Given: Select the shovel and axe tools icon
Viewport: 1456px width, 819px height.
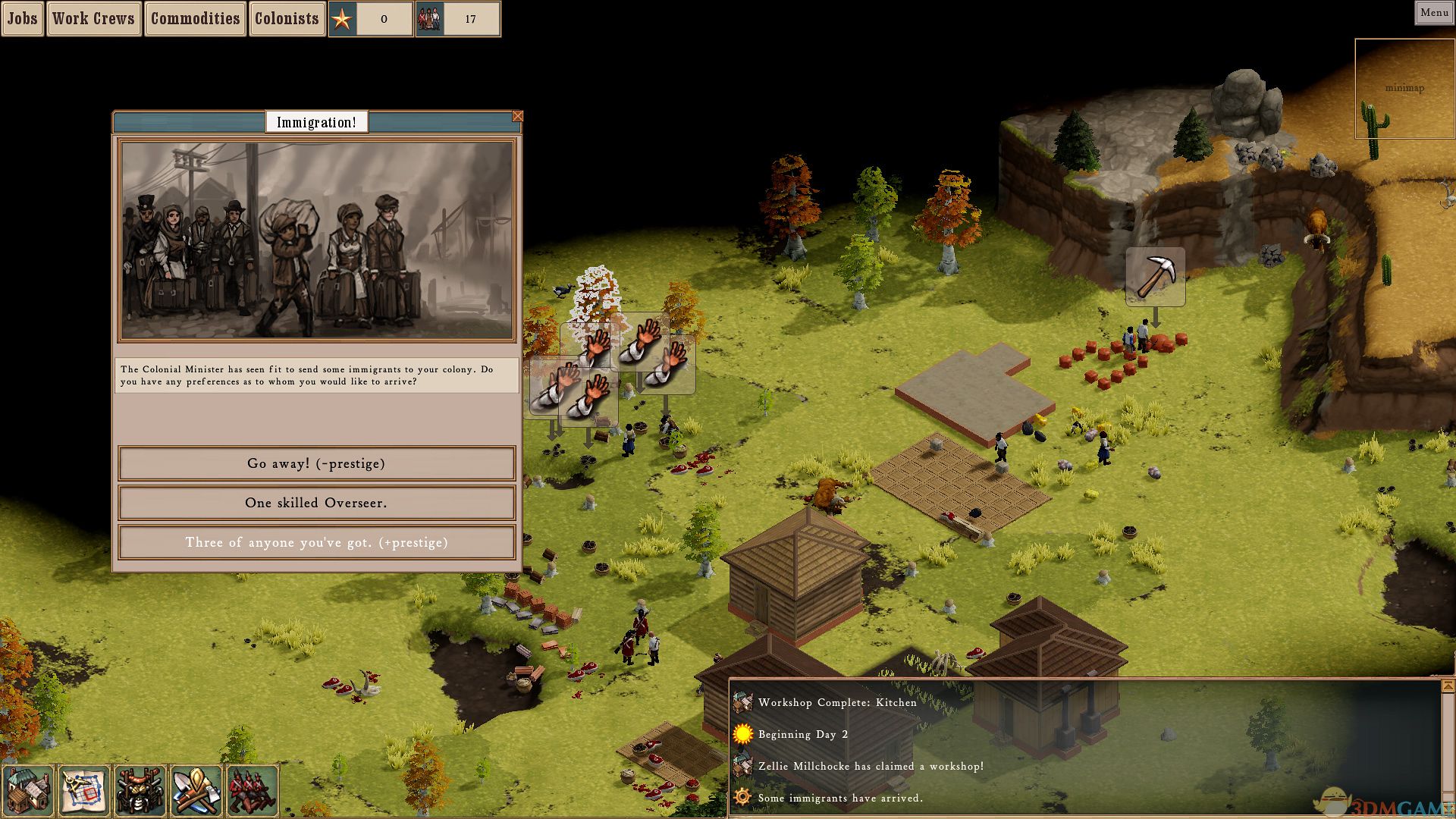Looking at the screenshot, I should [x=196, y=791].
